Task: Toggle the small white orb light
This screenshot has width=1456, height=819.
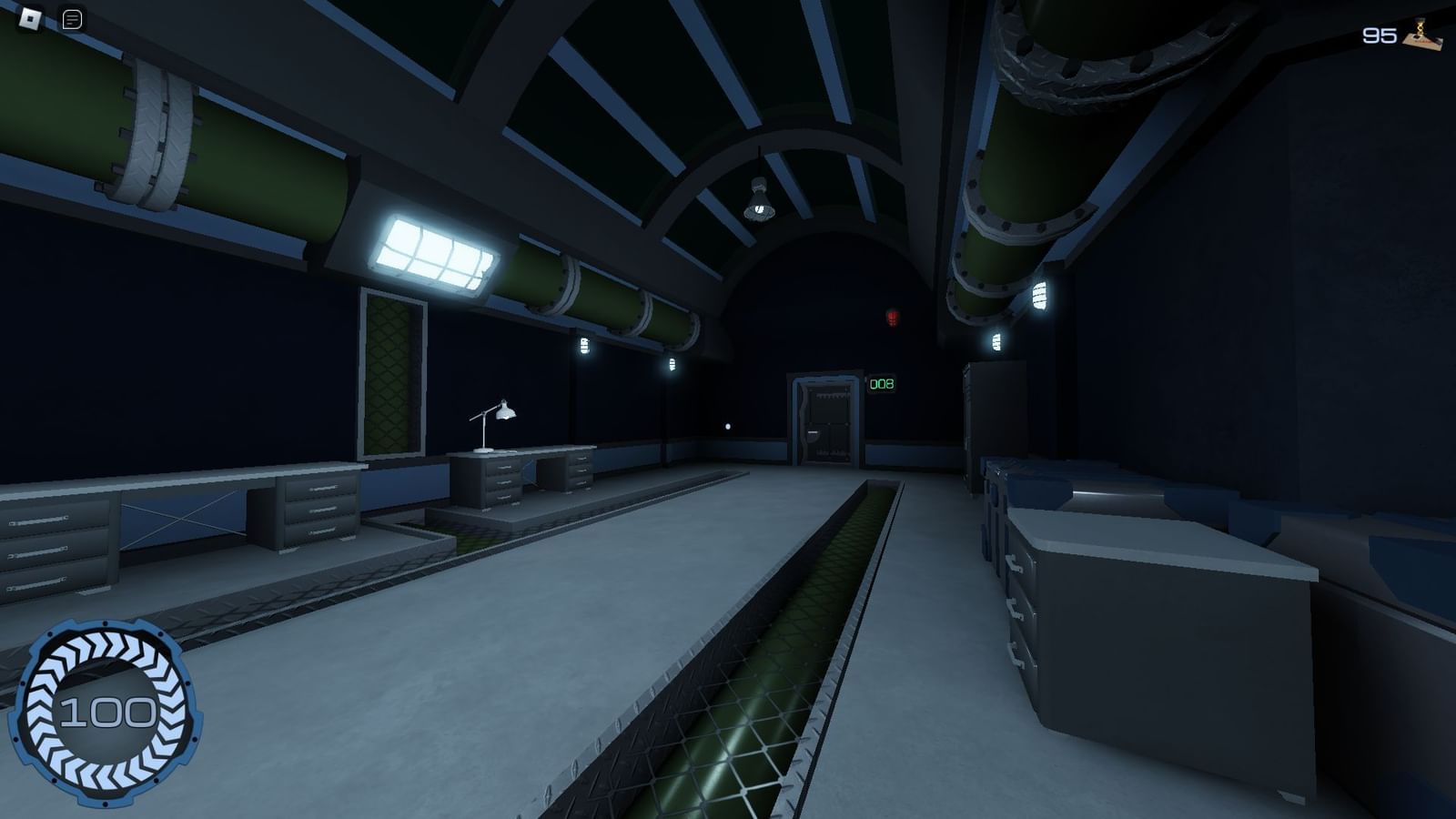Action: [728, 424]
